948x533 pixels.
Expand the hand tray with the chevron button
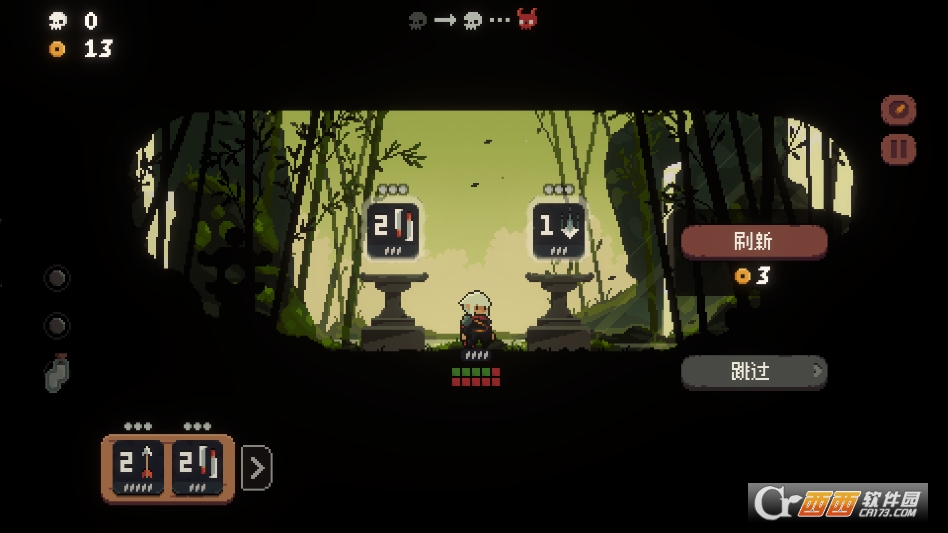click(x=257, y=467)
